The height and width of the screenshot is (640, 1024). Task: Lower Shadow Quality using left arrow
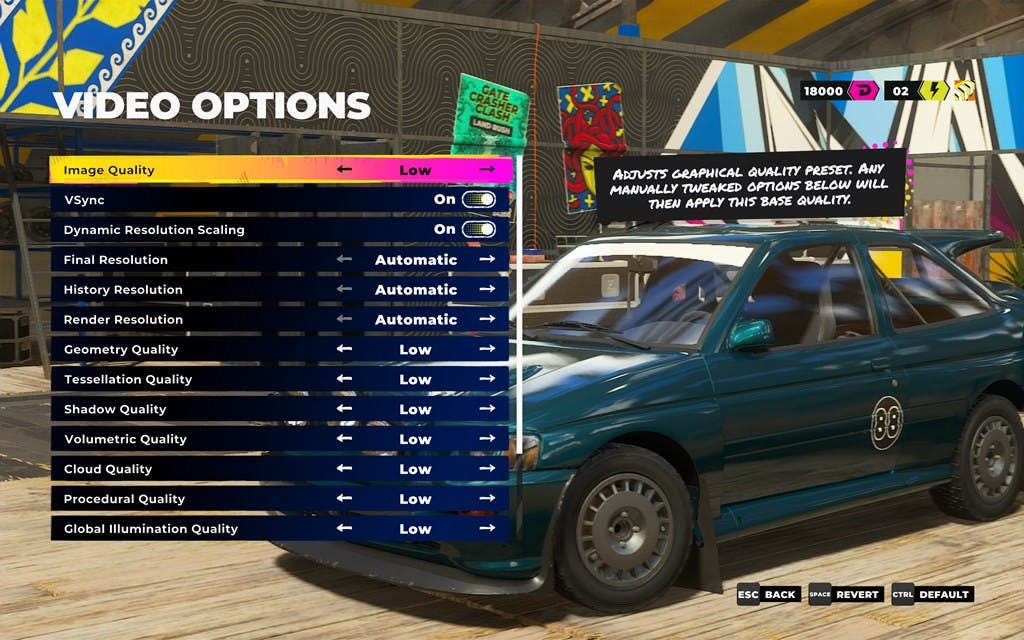point(344,409)
